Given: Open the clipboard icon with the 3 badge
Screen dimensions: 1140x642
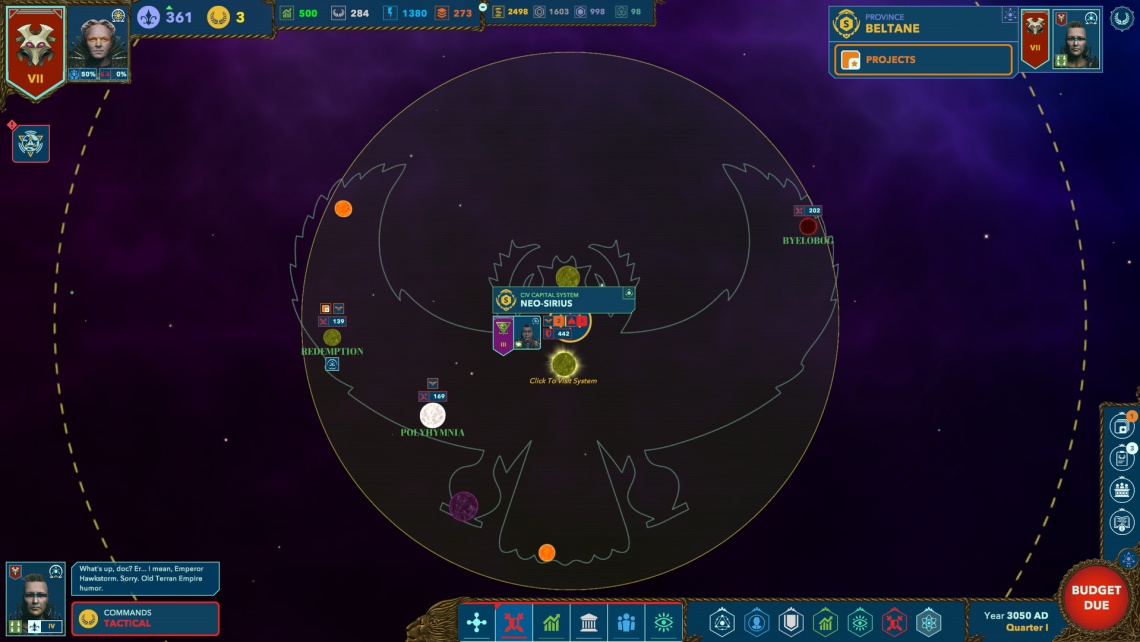Looking at the screenshot, I should point(1122,459).
